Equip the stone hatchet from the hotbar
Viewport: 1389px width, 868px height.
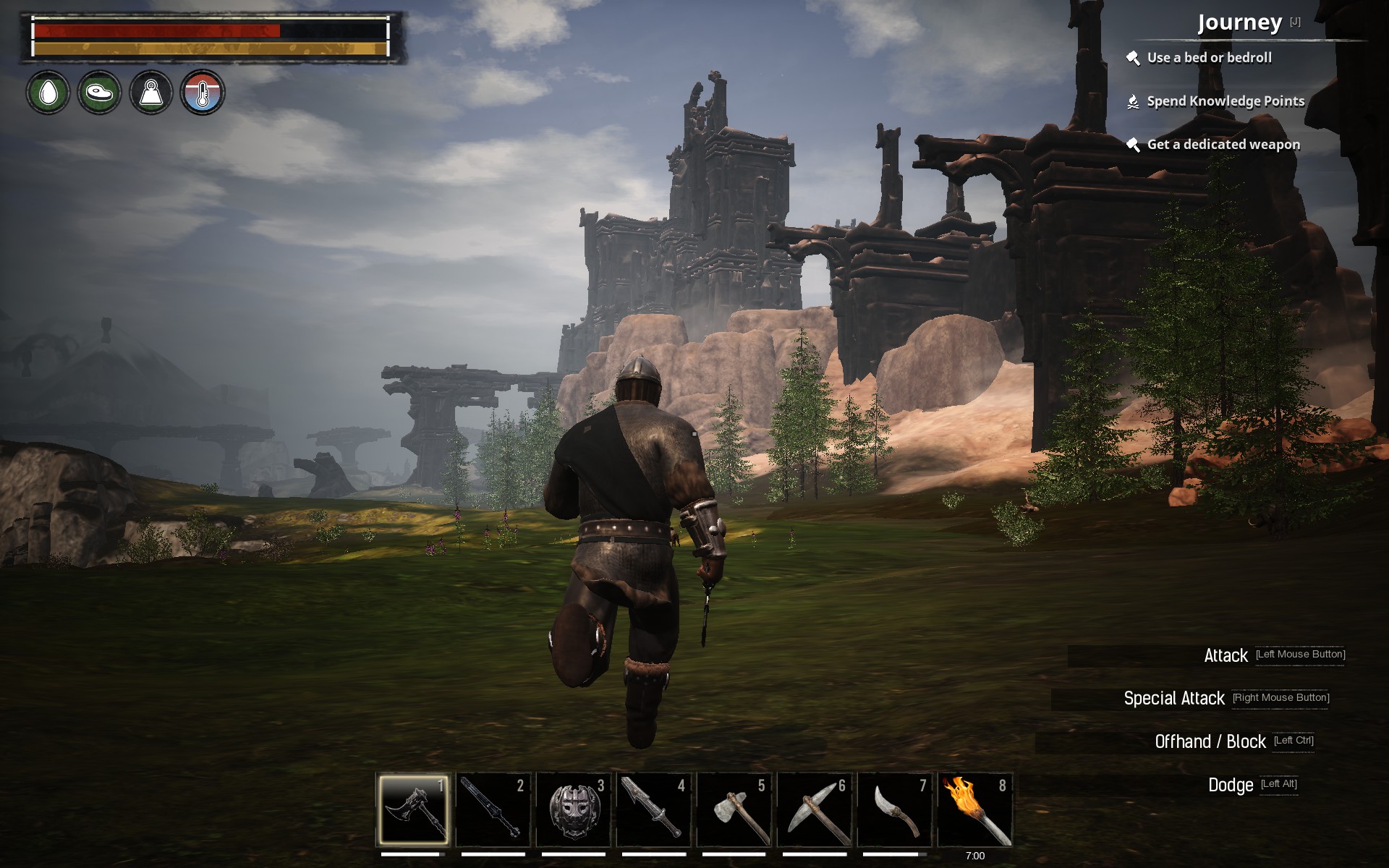(734, 810)
